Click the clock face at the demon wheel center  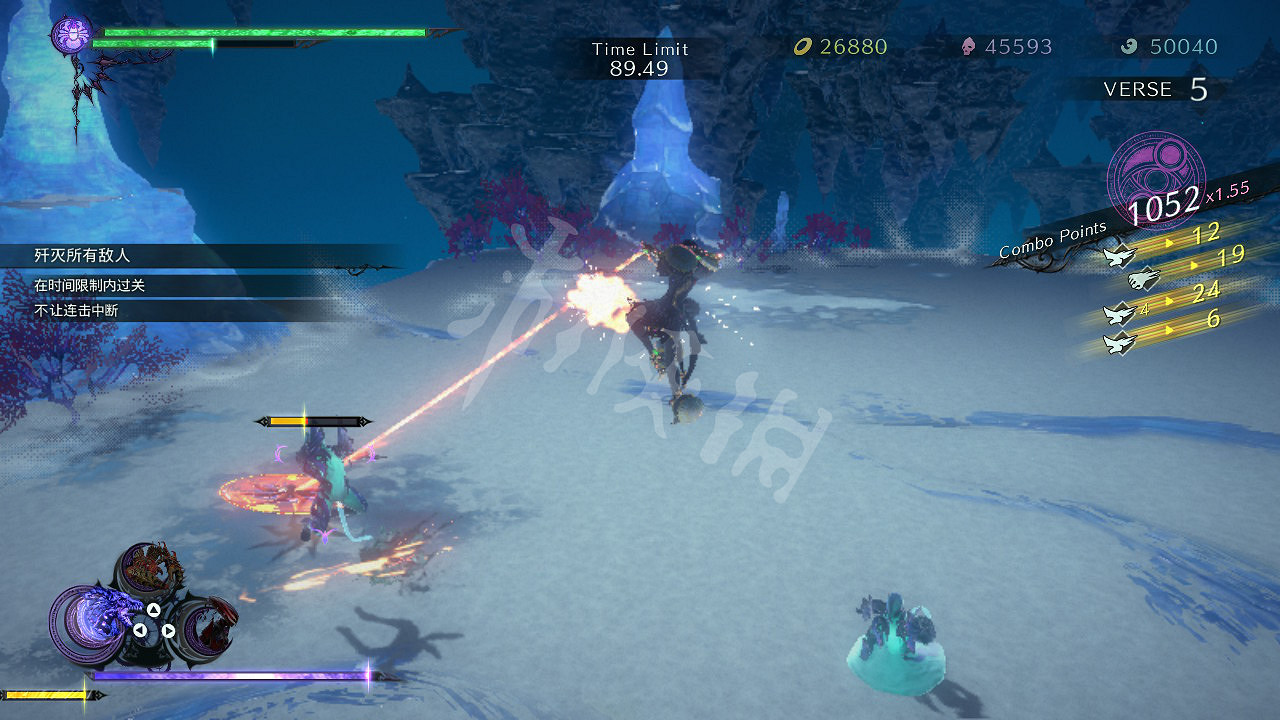(x=147, y=629)
